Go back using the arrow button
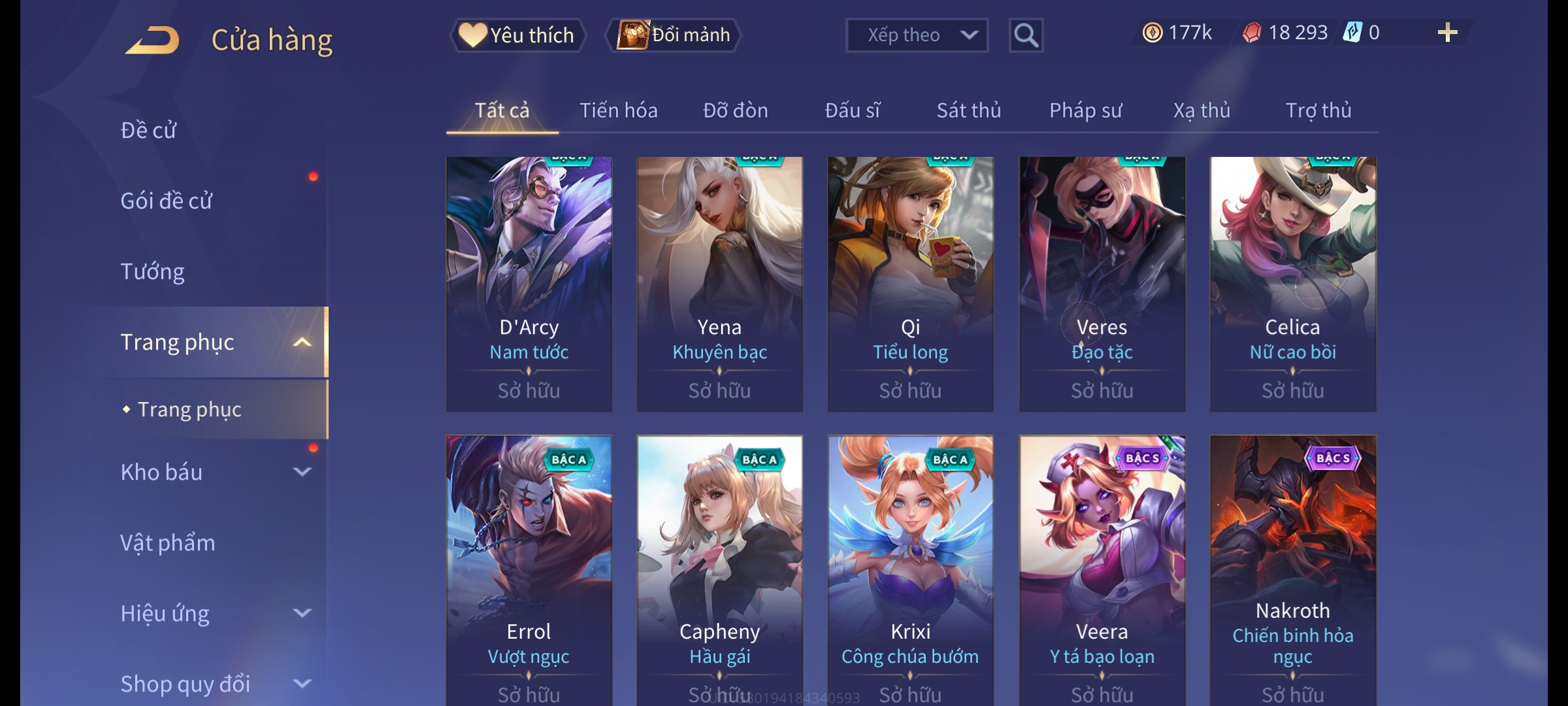The width and height of the screenshot is (1568, 706). coord(153,40)
